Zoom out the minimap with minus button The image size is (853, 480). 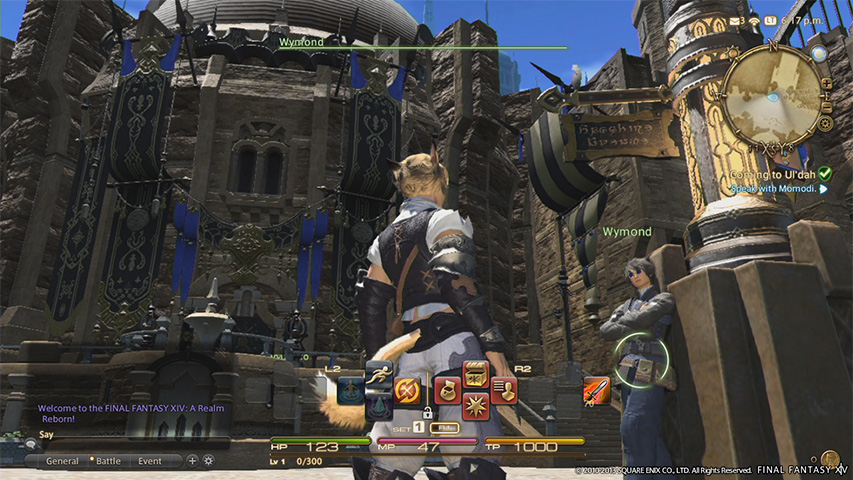(826, 104)
